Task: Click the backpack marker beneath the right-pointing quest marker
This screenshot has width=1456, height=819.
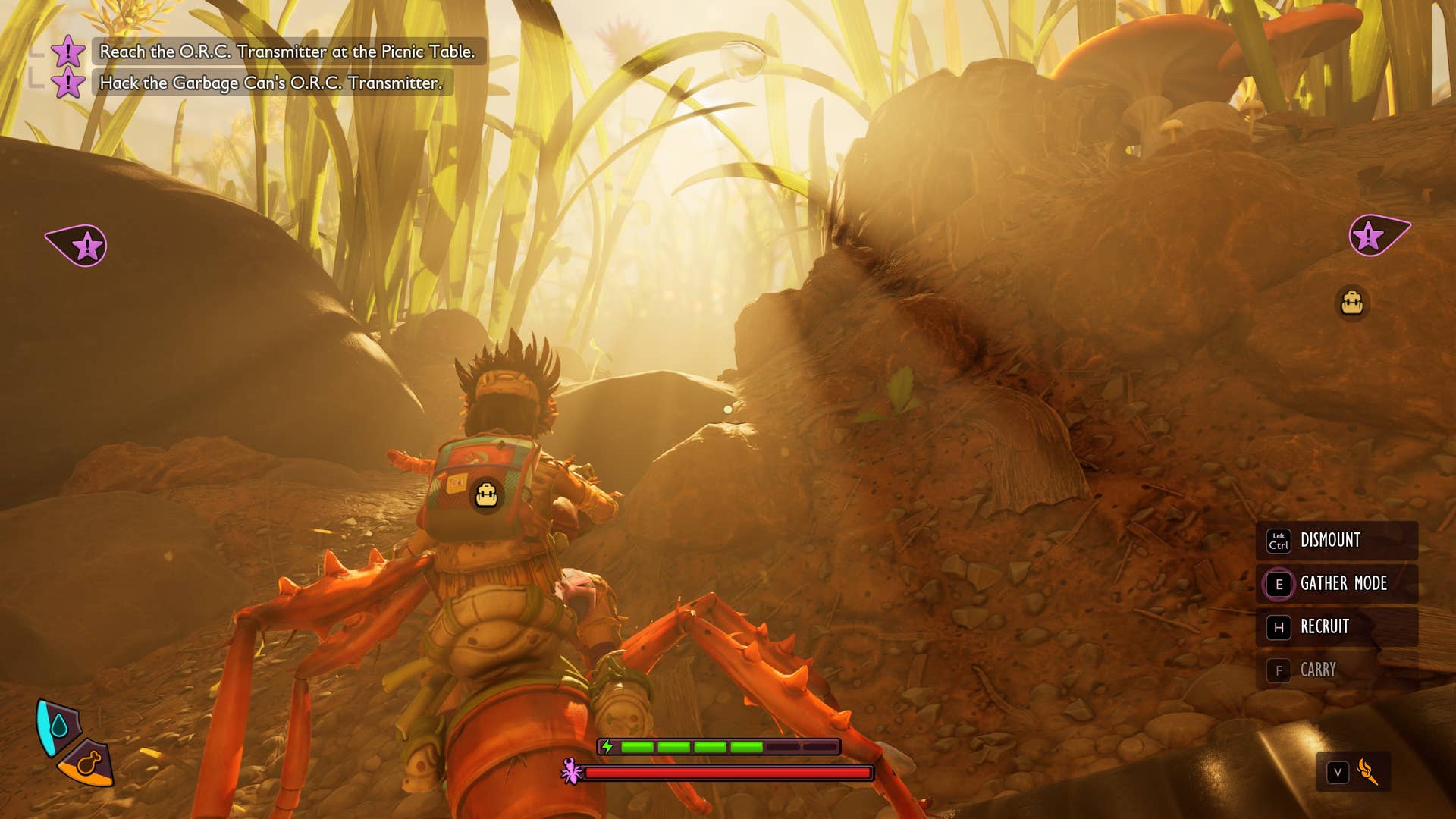Action: (1352, 303)
